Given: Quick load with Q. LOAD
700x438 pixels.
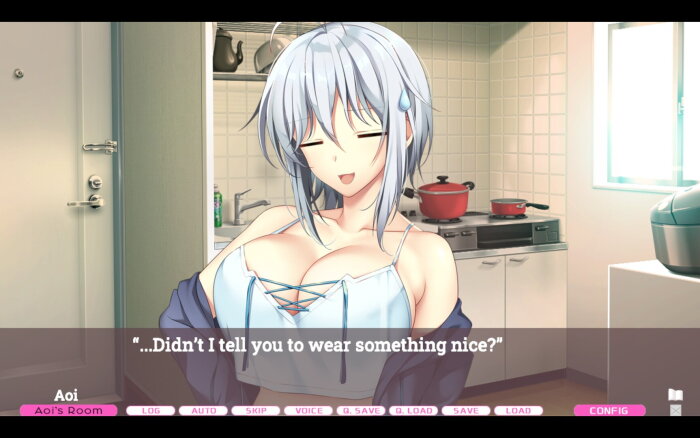Looking at the screenshot, I should (413, 410).
